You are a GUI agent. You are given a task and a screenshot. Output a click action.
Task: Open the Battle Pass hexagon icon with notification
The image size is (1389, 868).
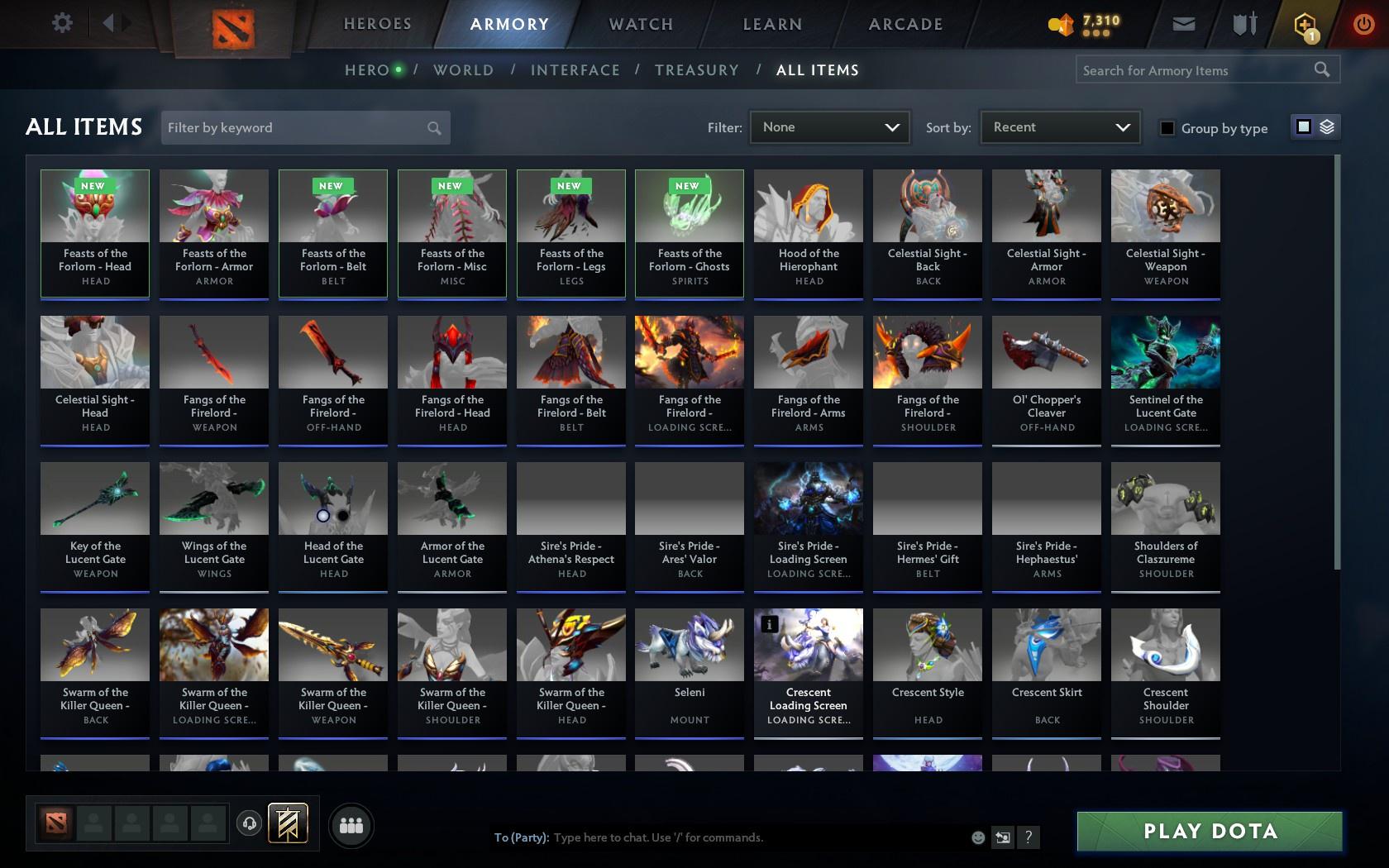1303,24
